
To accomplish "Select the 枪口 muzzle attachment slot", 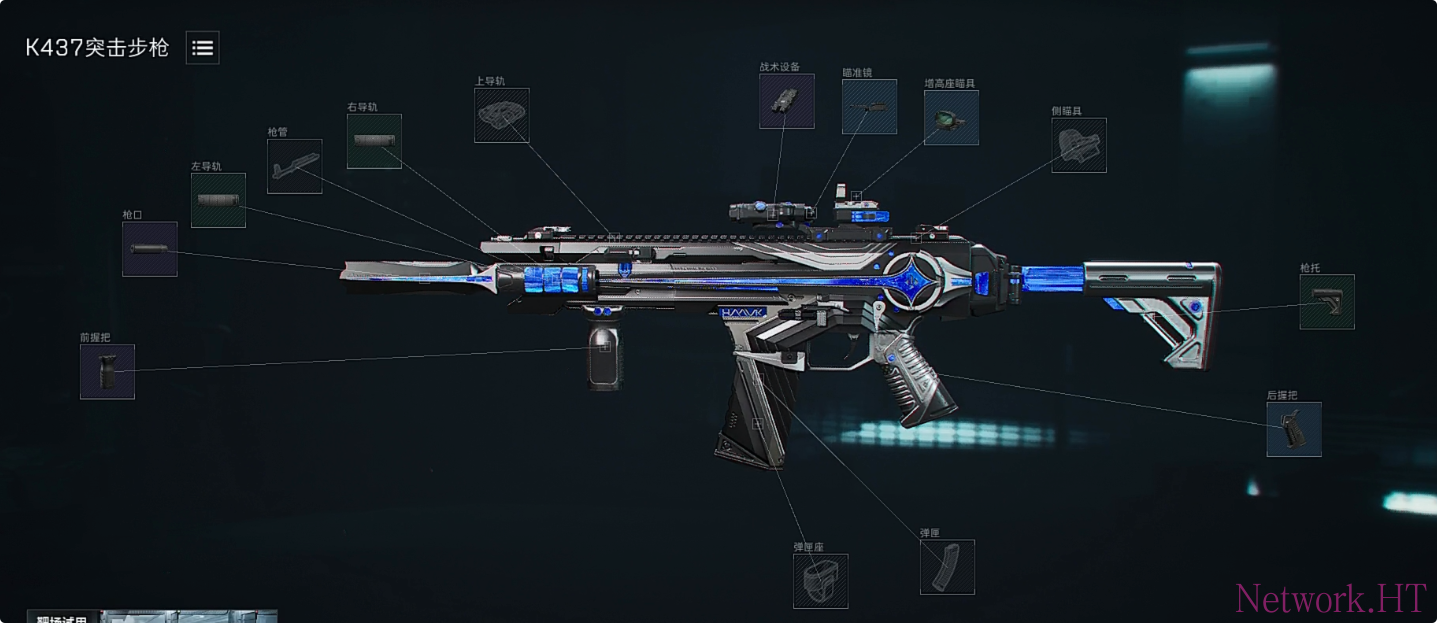I will click(x=150, y=249).
